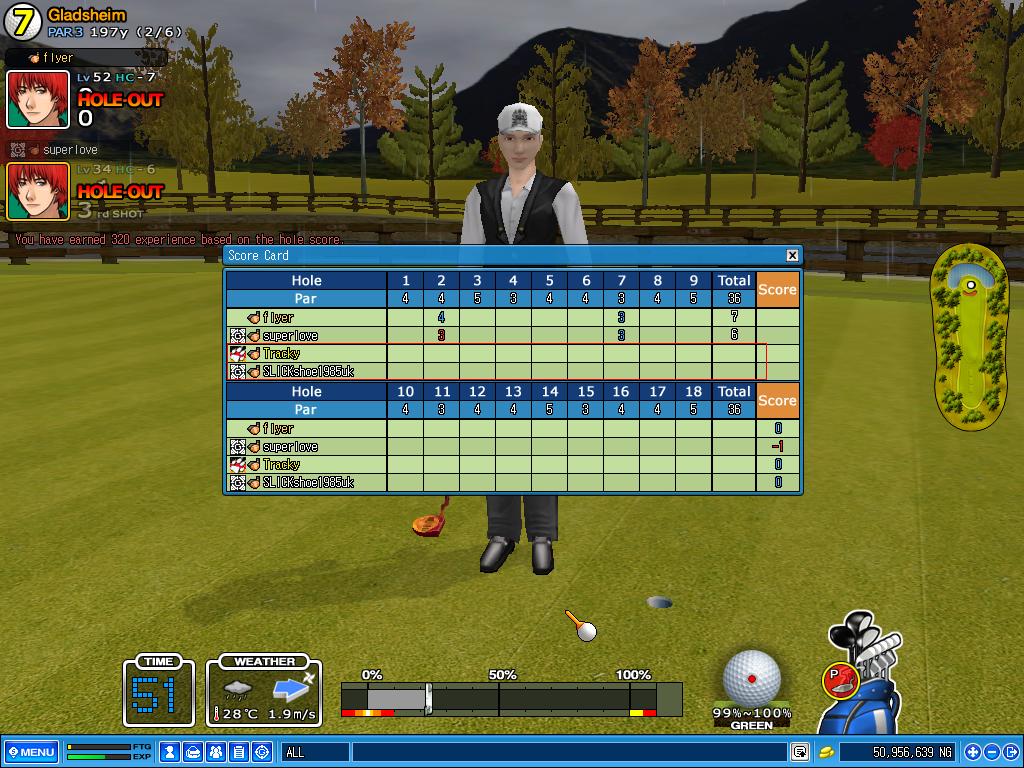
Task: Click the exit arrow button
Action: [1011, 752]
